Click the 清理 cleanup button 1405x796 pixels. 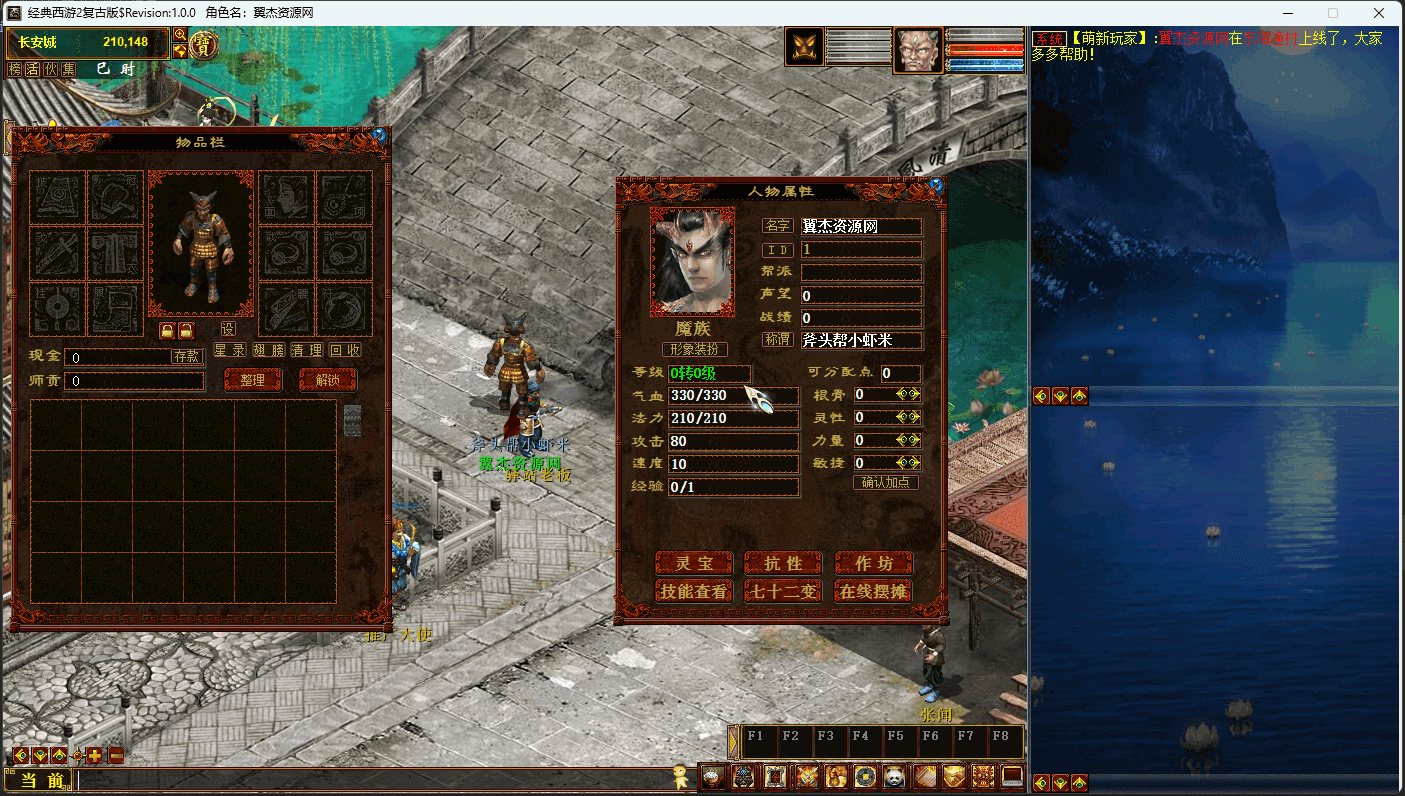click(x=307, y=350)
